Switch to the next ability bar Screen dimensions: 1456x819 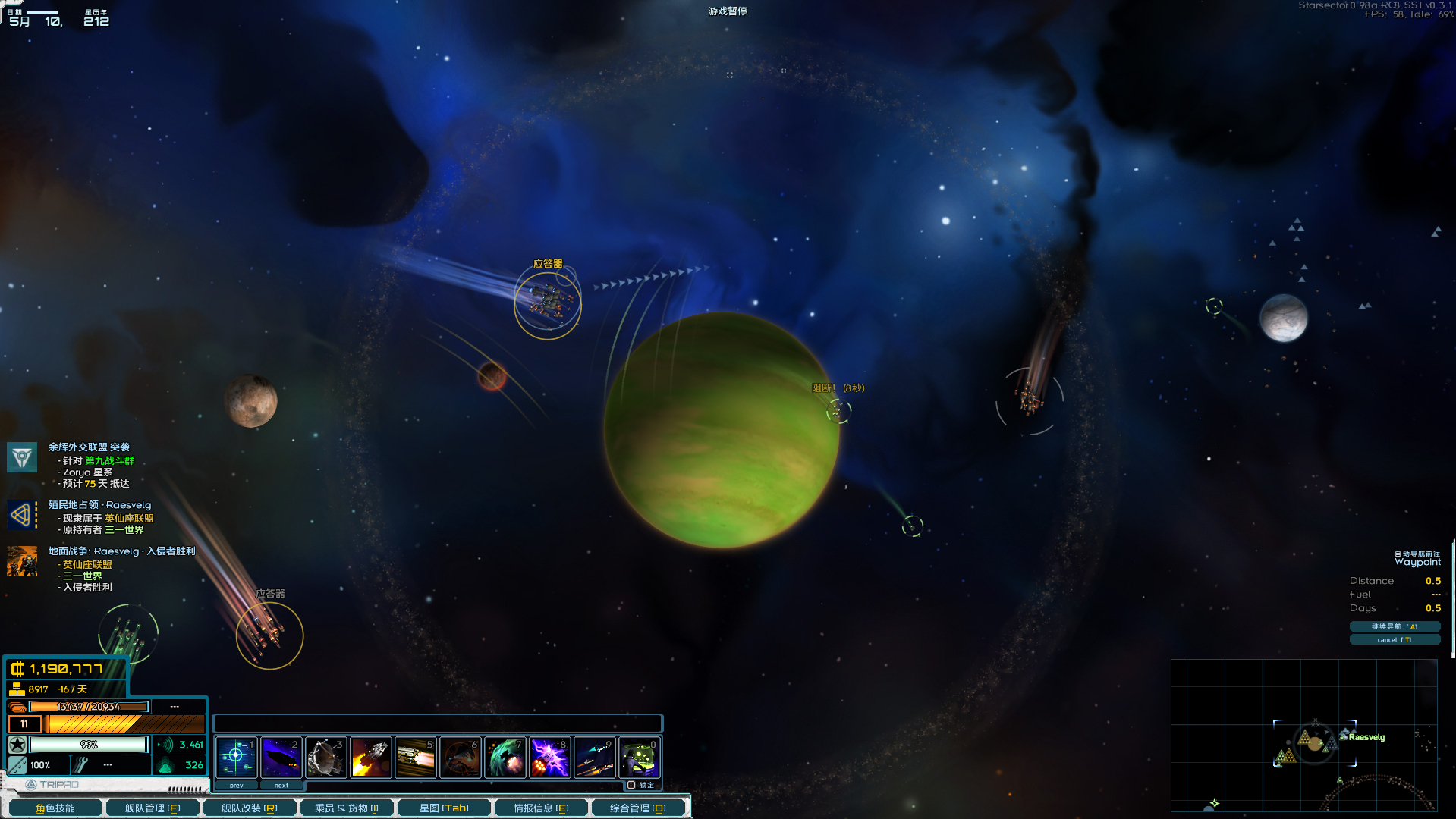(x=281, y=786)
